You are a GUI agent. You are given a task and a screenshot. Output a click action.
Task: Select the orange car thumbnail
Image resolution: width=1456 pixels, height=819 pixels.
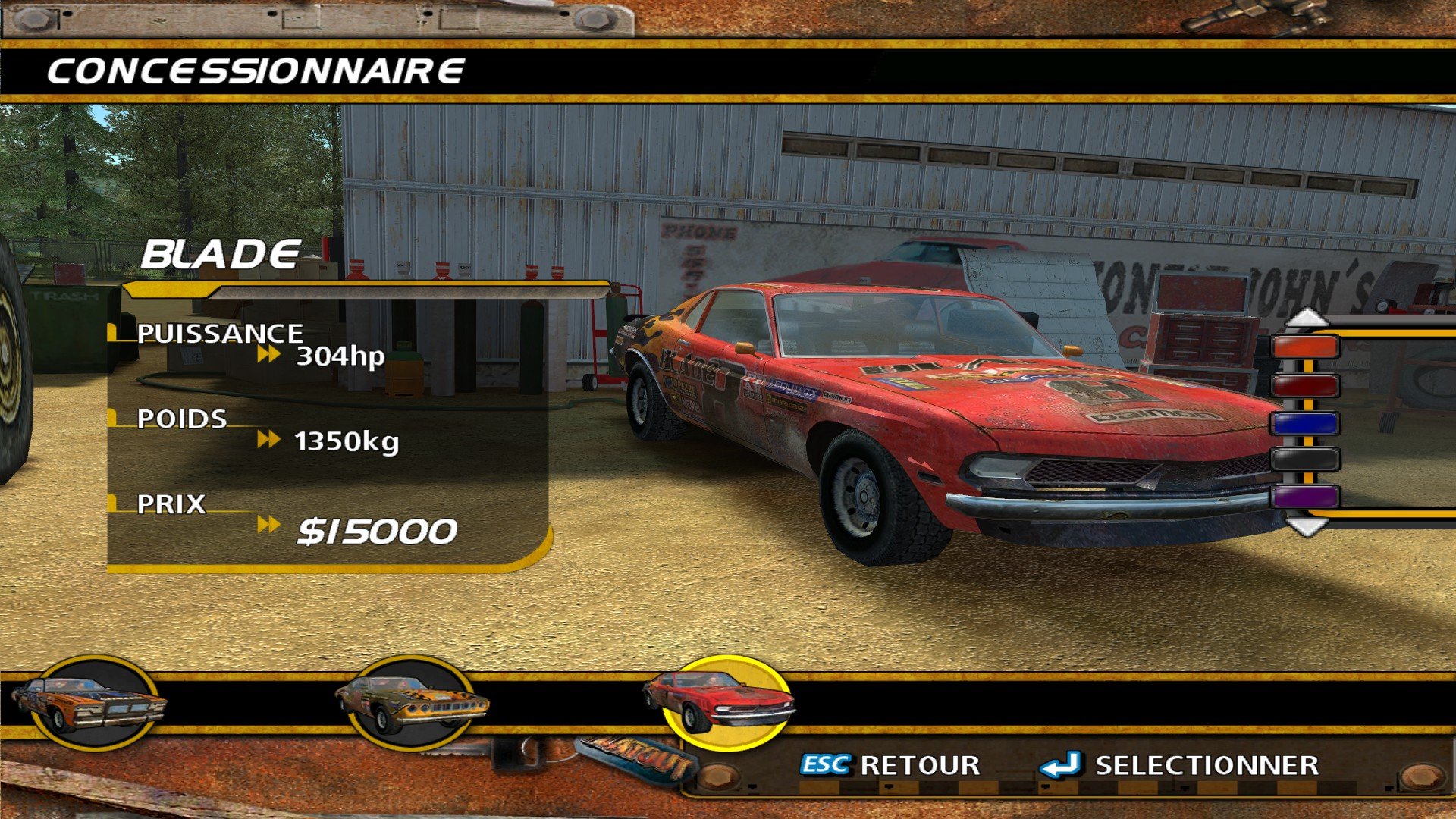pyautogui.click(x=89, y=704)
